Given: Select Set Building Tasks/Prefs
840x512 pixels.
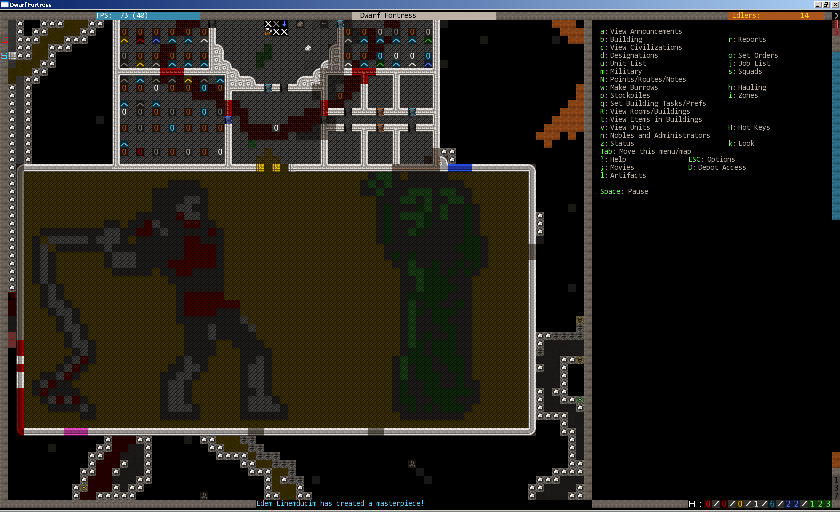Looking at the screenshot, I should [653, 103].
